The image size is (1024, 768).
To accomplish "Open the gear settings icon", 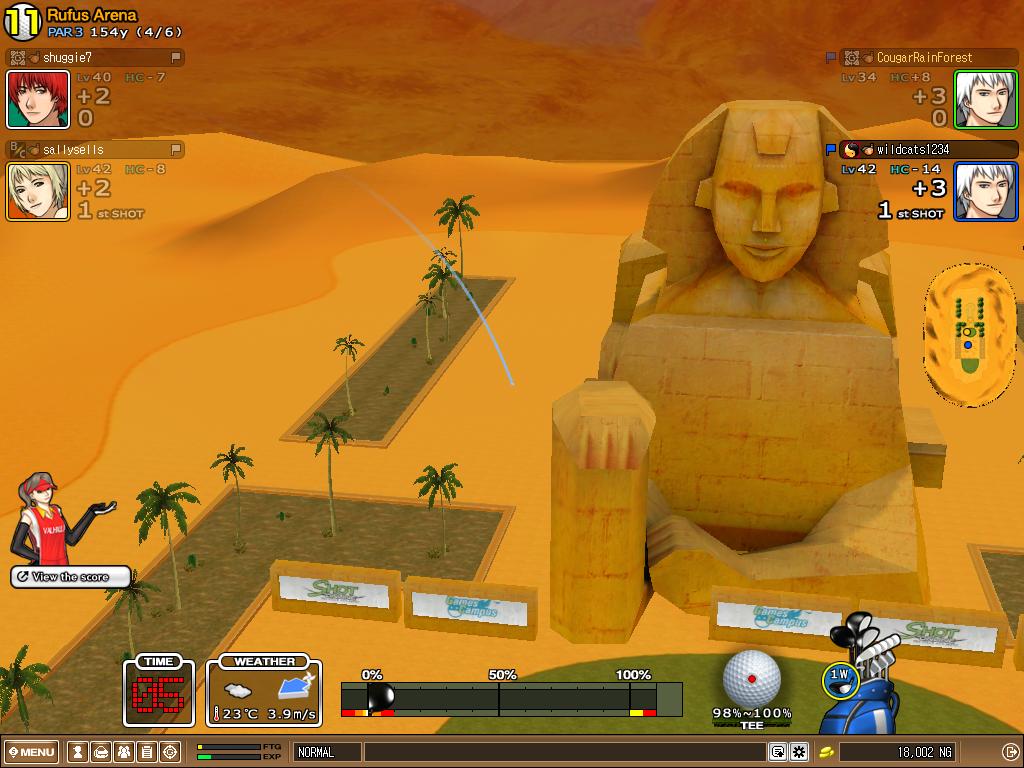I will tap(798, 752).
